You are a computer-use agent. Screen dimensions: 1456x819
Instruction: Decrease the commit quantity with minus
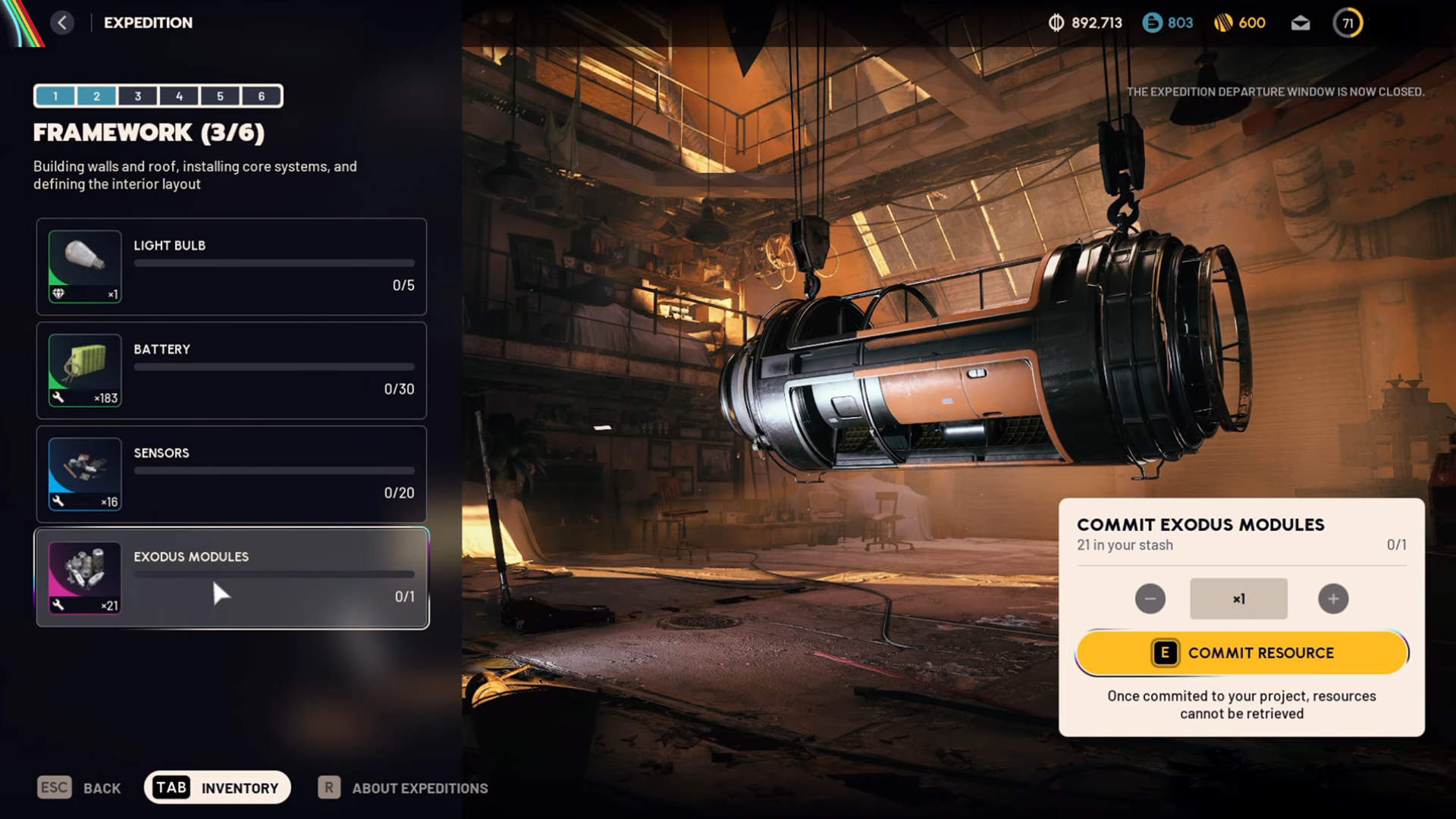coord(1150,599)
